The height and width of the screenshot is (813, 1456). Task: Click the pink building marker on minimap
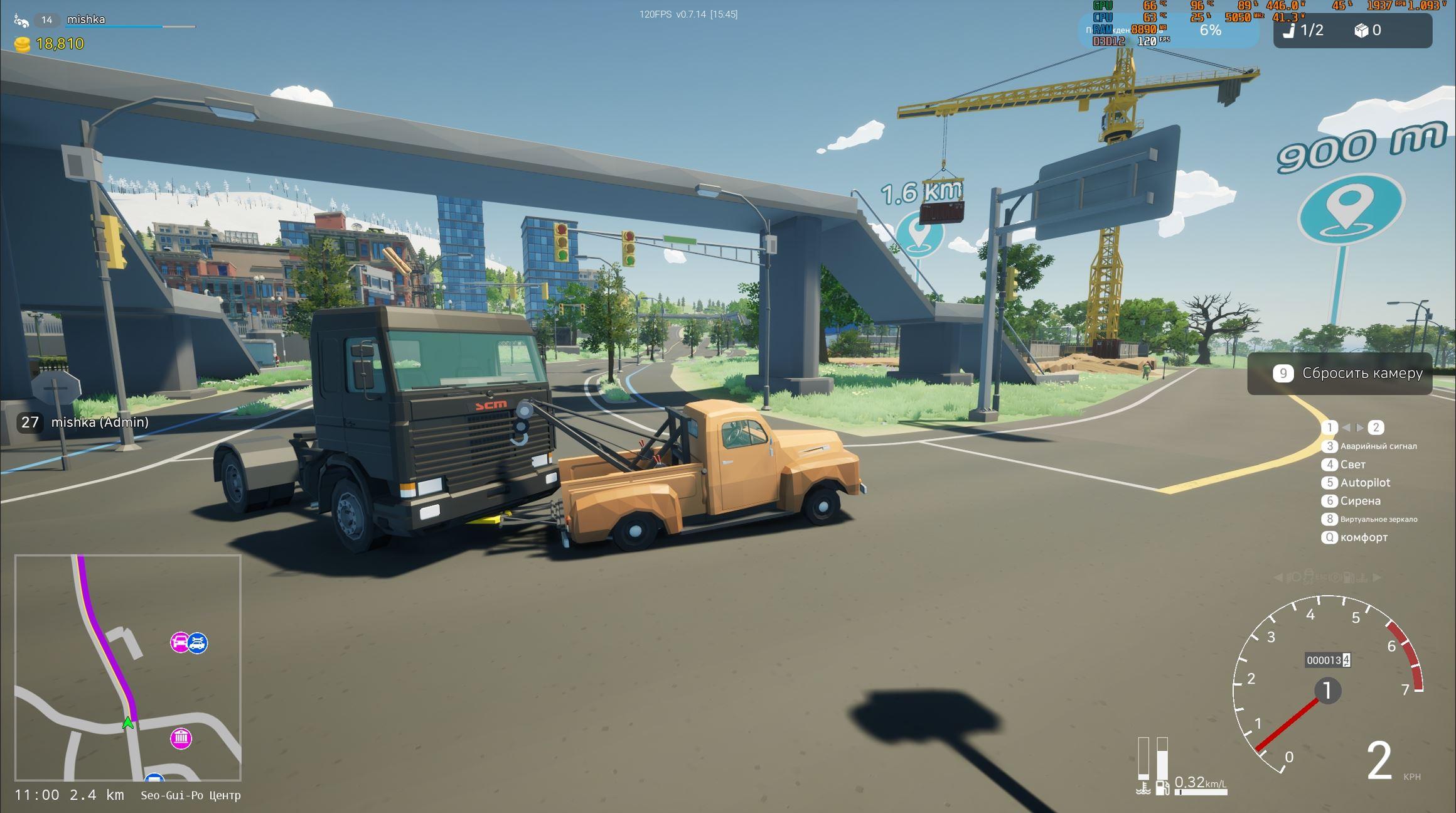click(181, 738)
